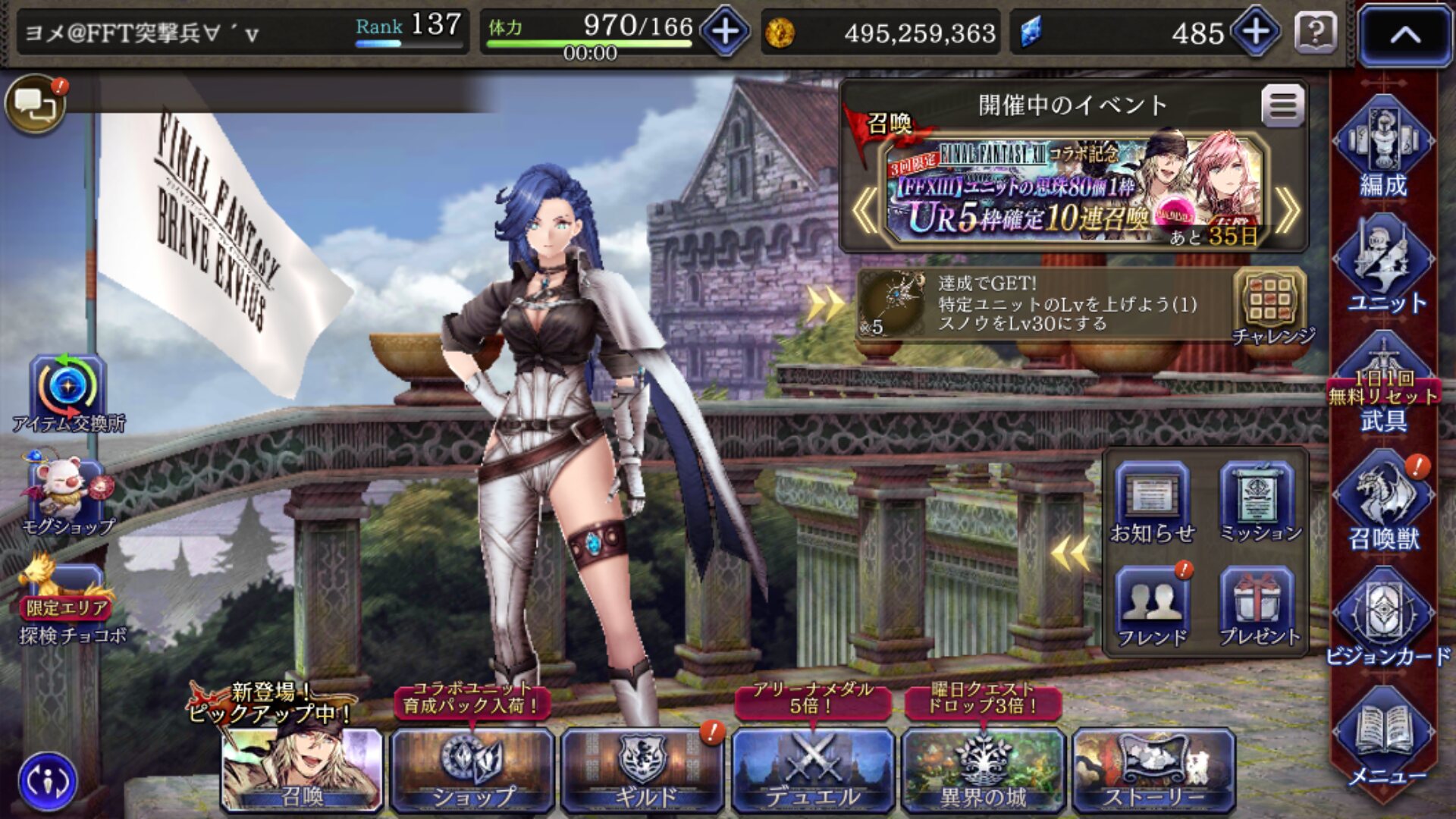1456x819 pixels.
Task: Open the プレゼント gift box
Action: coord(1258,607)
